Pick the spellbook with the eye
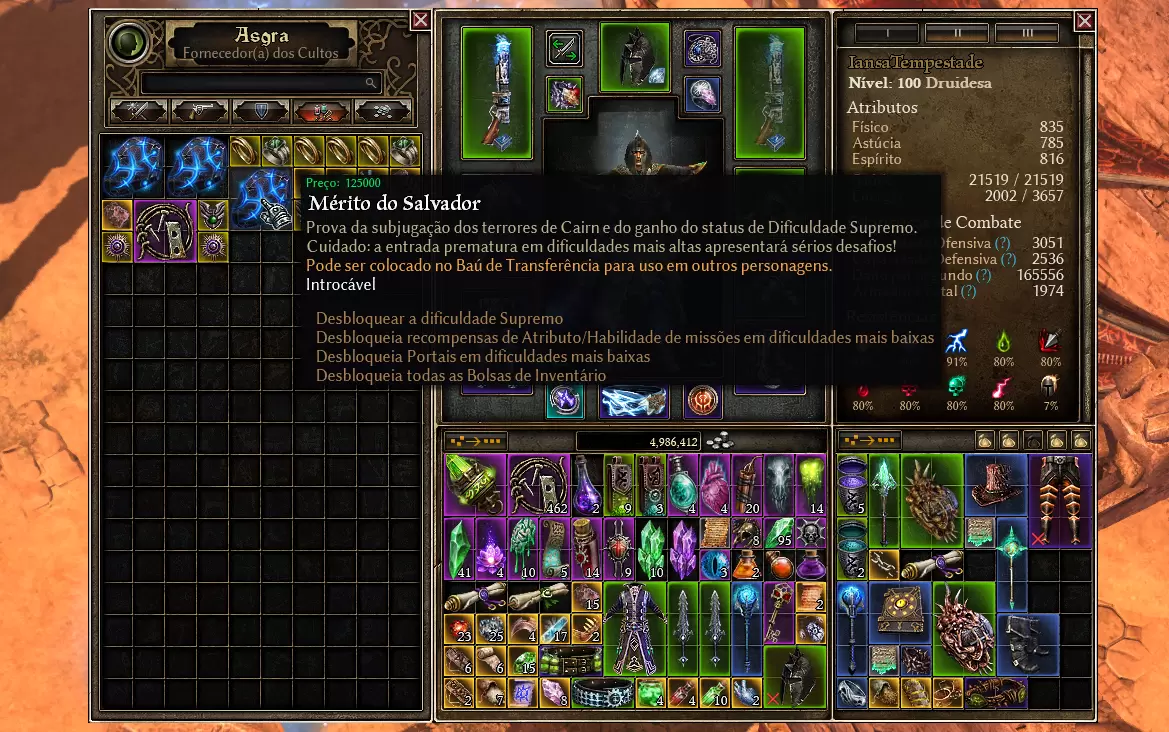Image resolution: width=1169 pixels, height=732 pixels. point(900,613)
